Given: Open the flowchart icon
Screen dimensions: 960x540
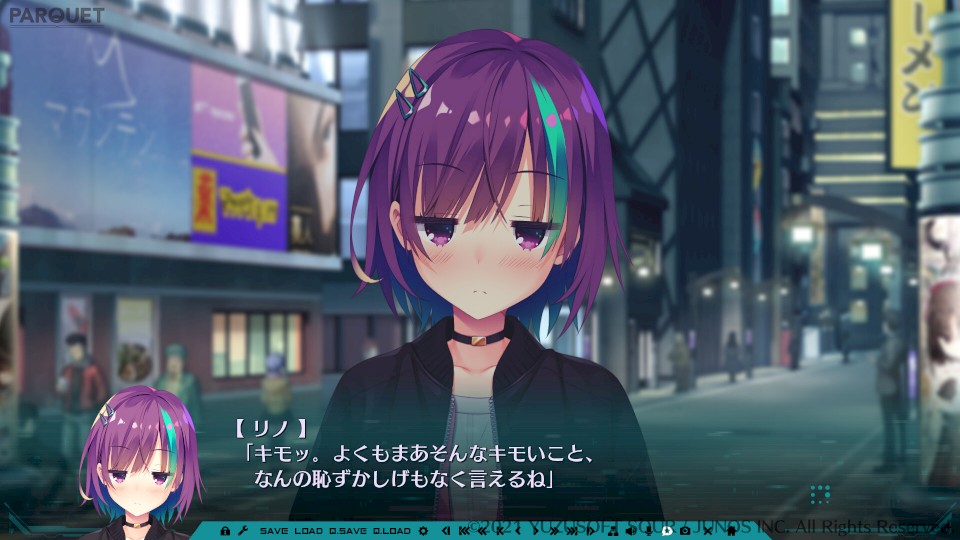Looking at the screenshot, I should [611, 530].
